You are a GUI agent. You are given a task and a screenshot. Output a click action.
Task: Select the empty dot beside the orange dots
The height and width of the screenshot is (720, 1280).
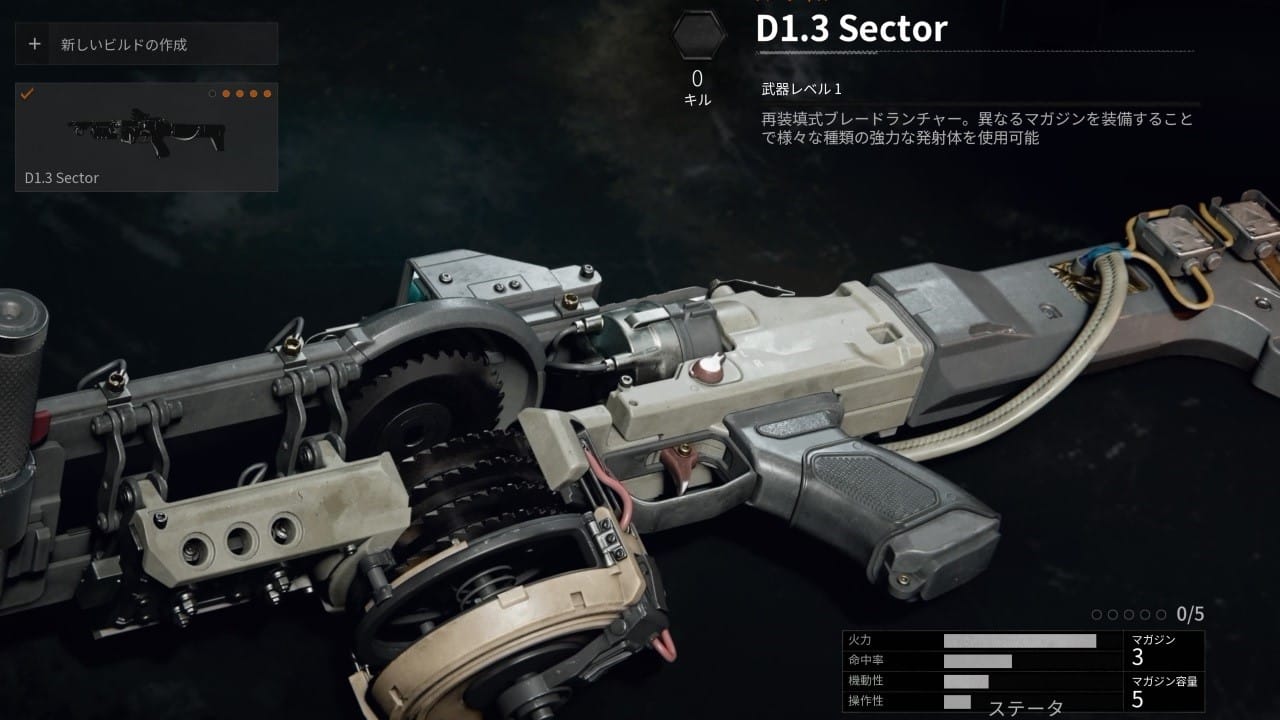tap(212, 94)
